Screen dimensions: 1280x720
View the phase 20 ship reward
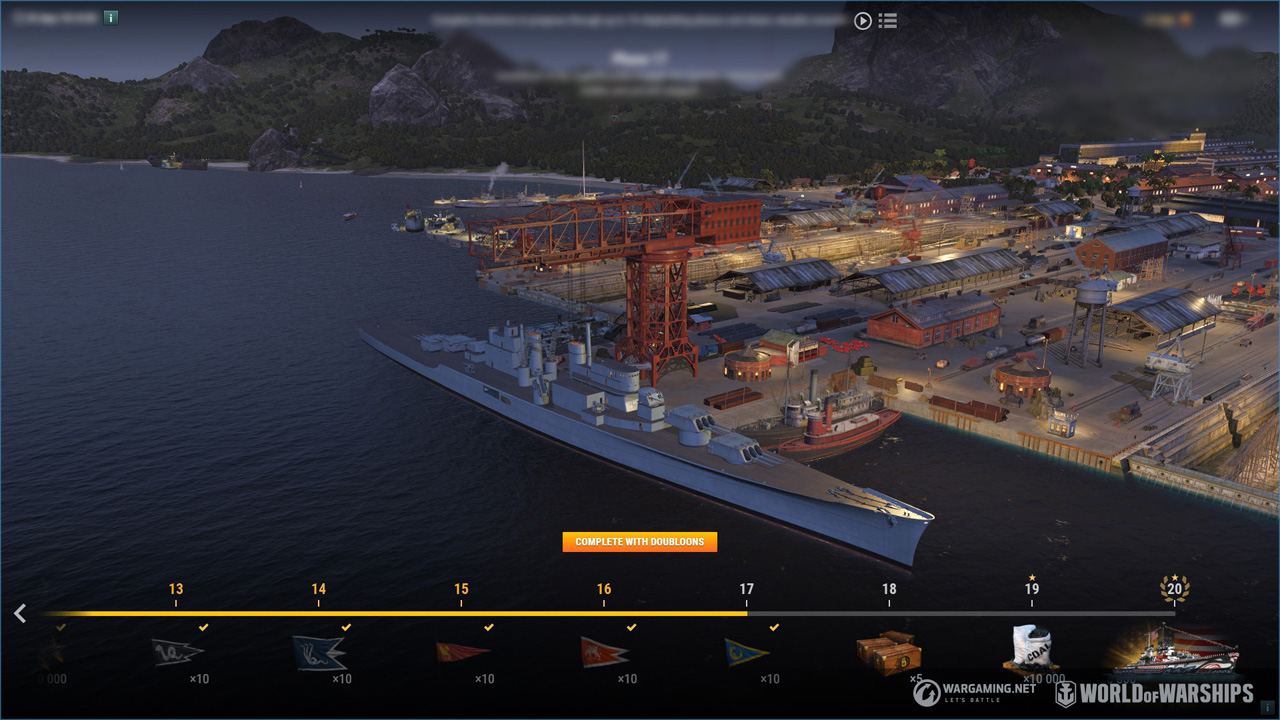pyautogui.click(x=1176, y=650)
